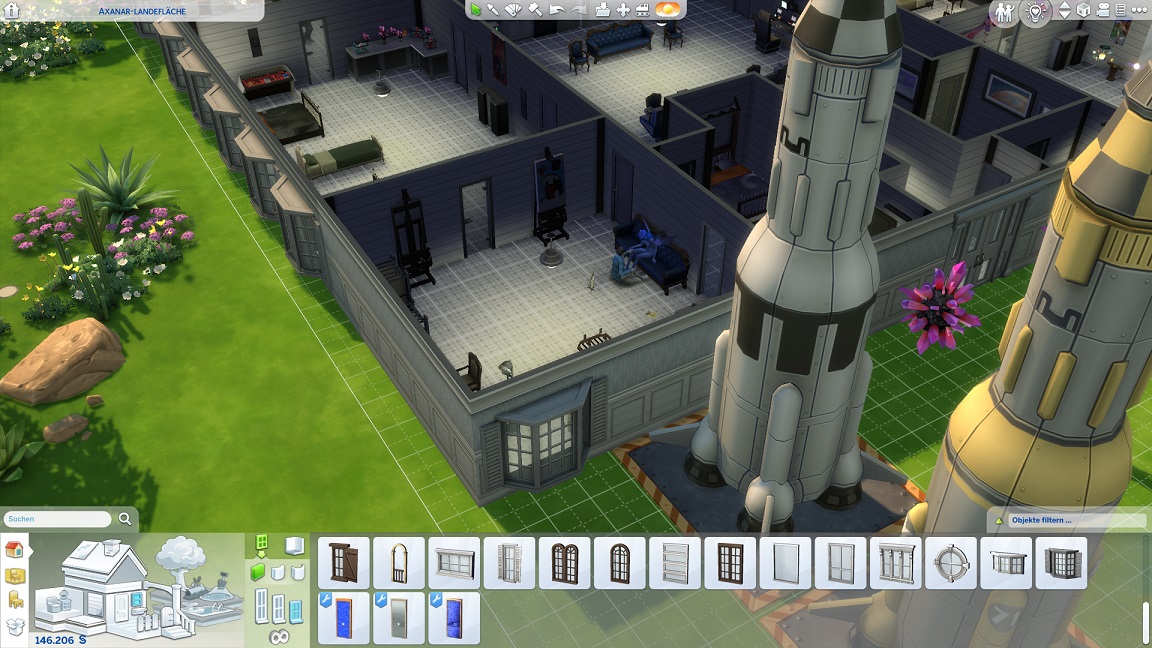Pick the sledgehammer demolish tool
This screenshot has height=648, width=1152.
pyautogui.click(x=535, y=10)
